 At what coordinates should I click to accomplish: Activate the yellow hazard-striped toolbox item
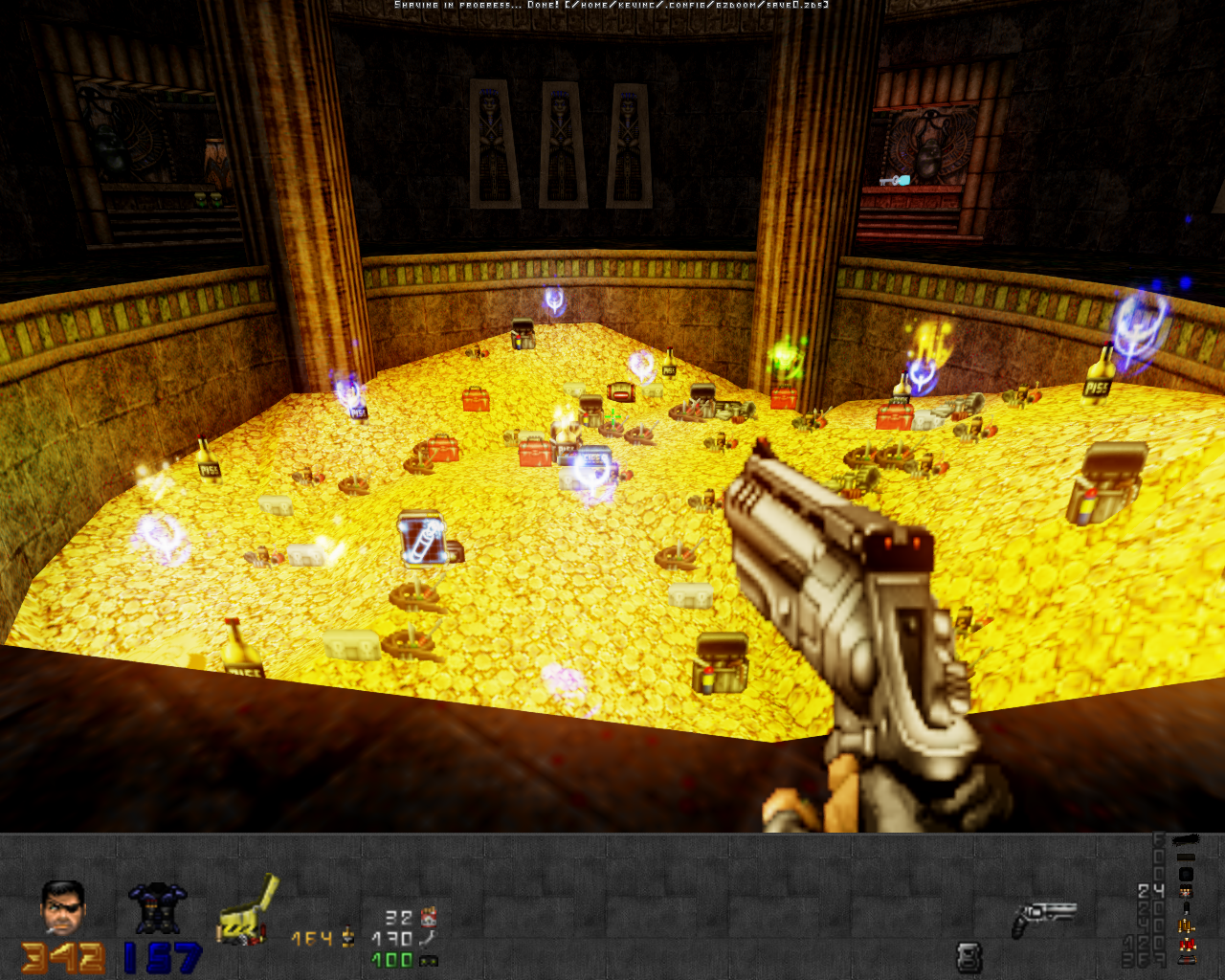[x=248, y=912]
